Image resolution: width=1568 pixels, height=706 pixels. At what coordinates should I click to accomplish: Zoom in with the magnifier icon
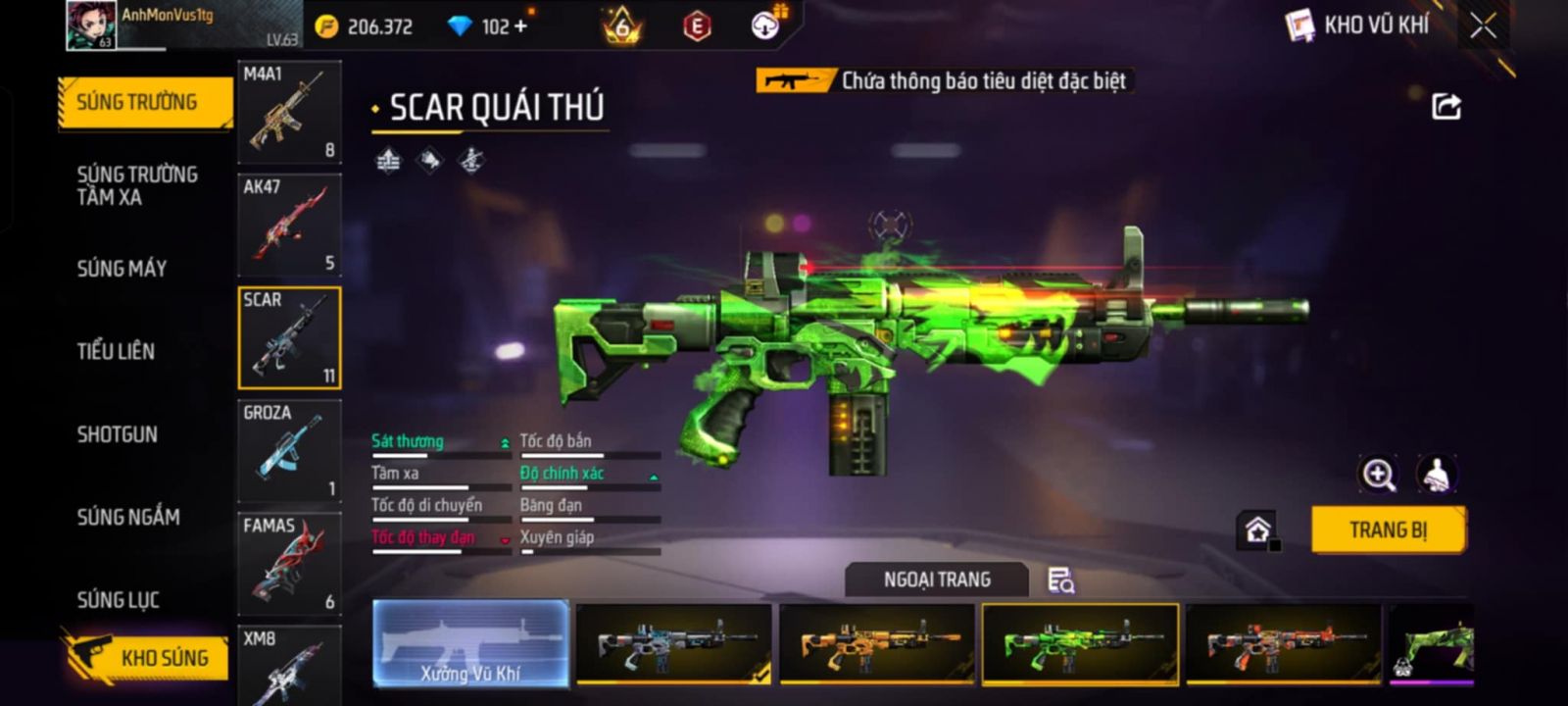1378,475
